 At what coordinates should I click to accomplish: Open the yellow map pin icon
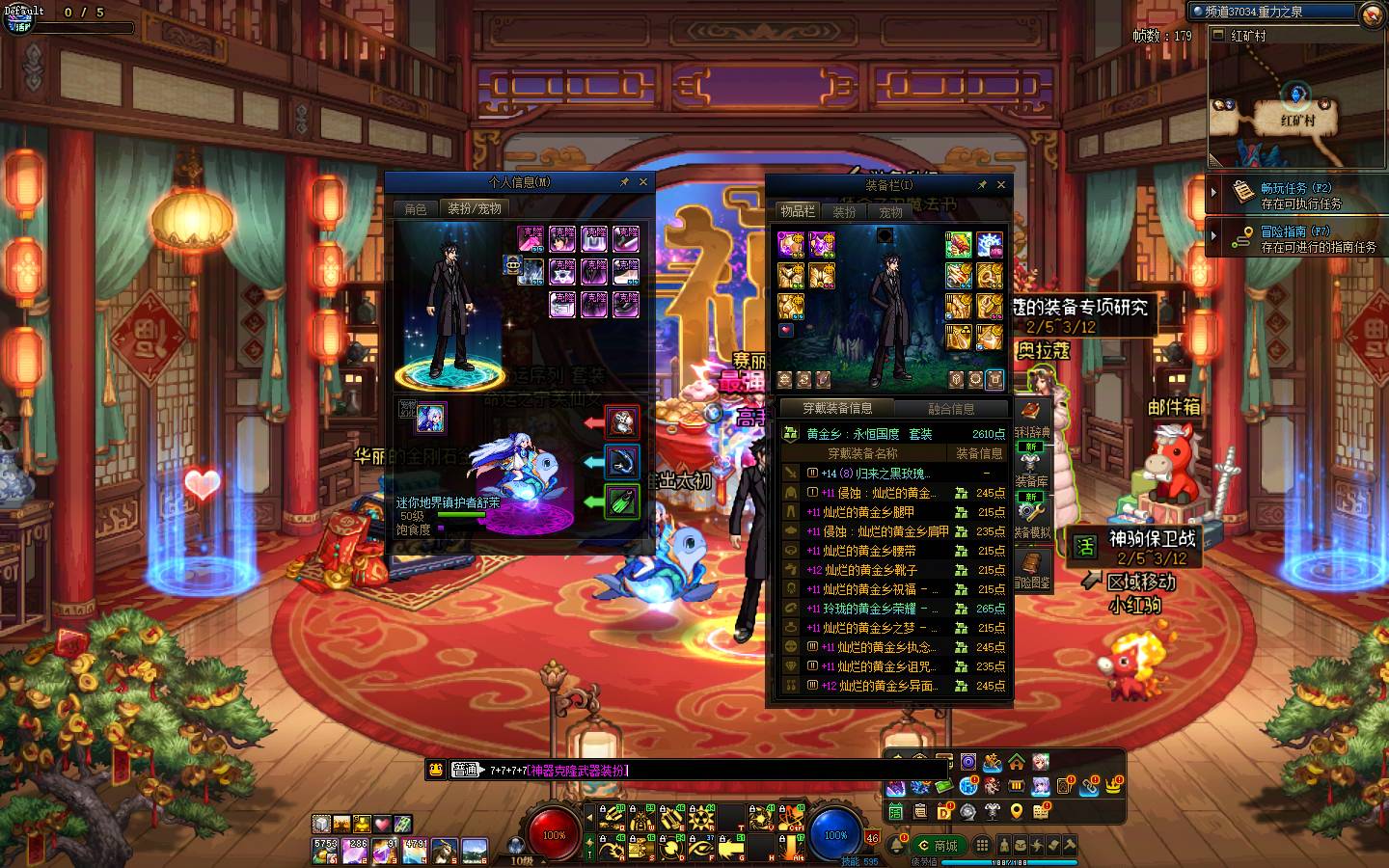click(1017, 812)
